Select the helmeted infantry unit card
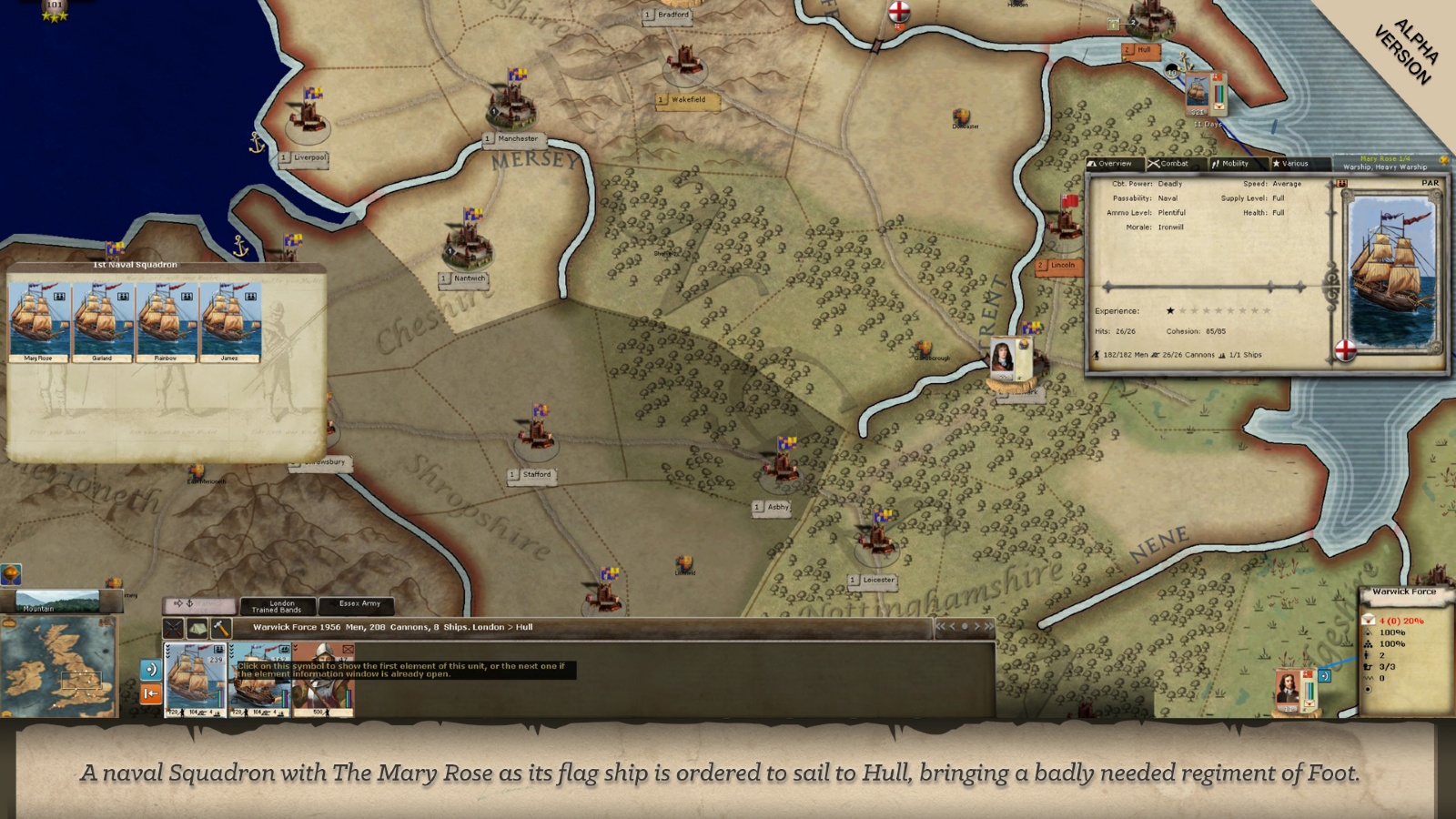The height and width of the screenshot is (819, 1456). coord(323,679)
